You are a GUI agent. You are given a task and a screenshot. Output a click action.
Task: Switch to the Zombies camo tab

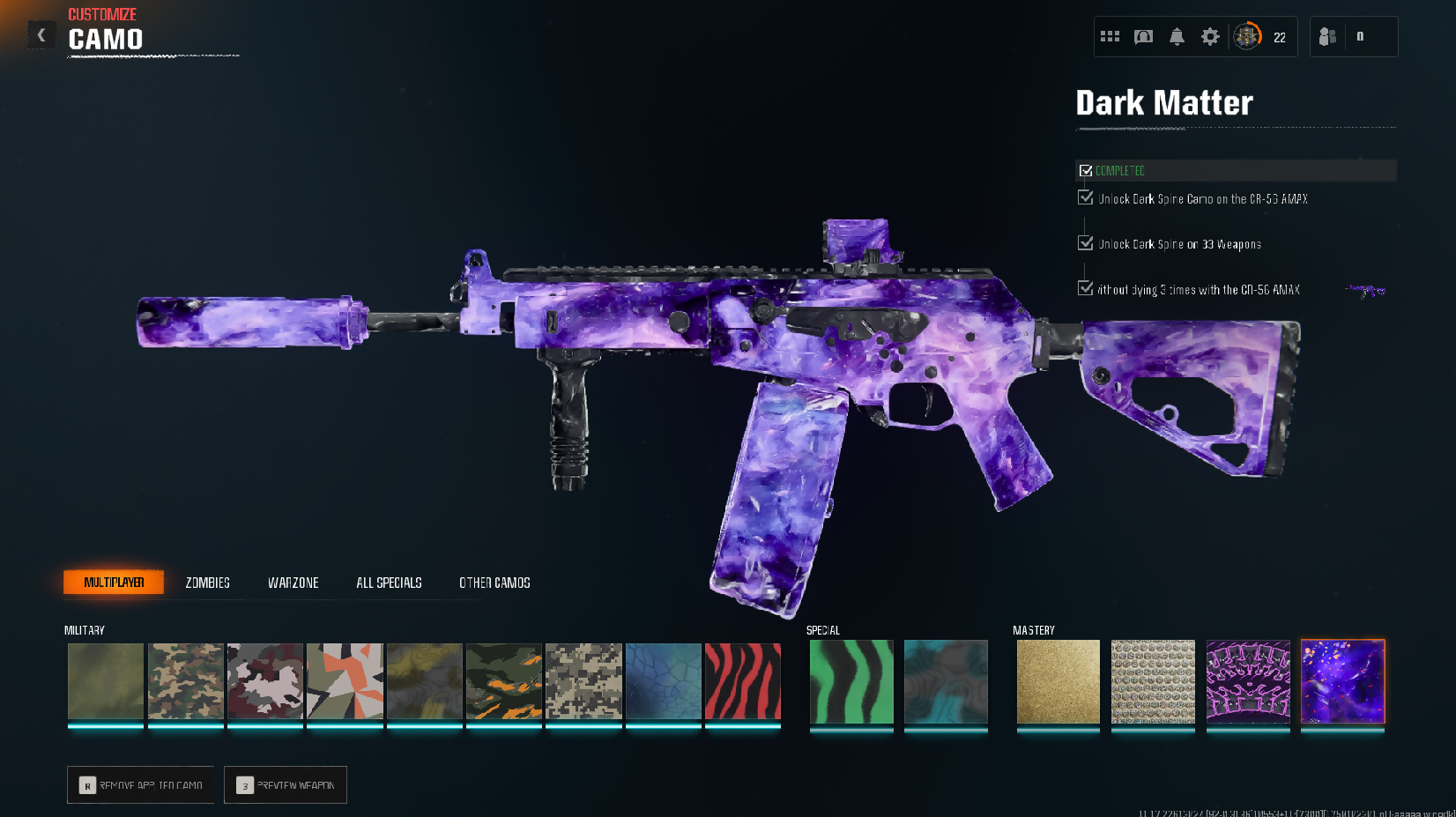pos(207,583)
